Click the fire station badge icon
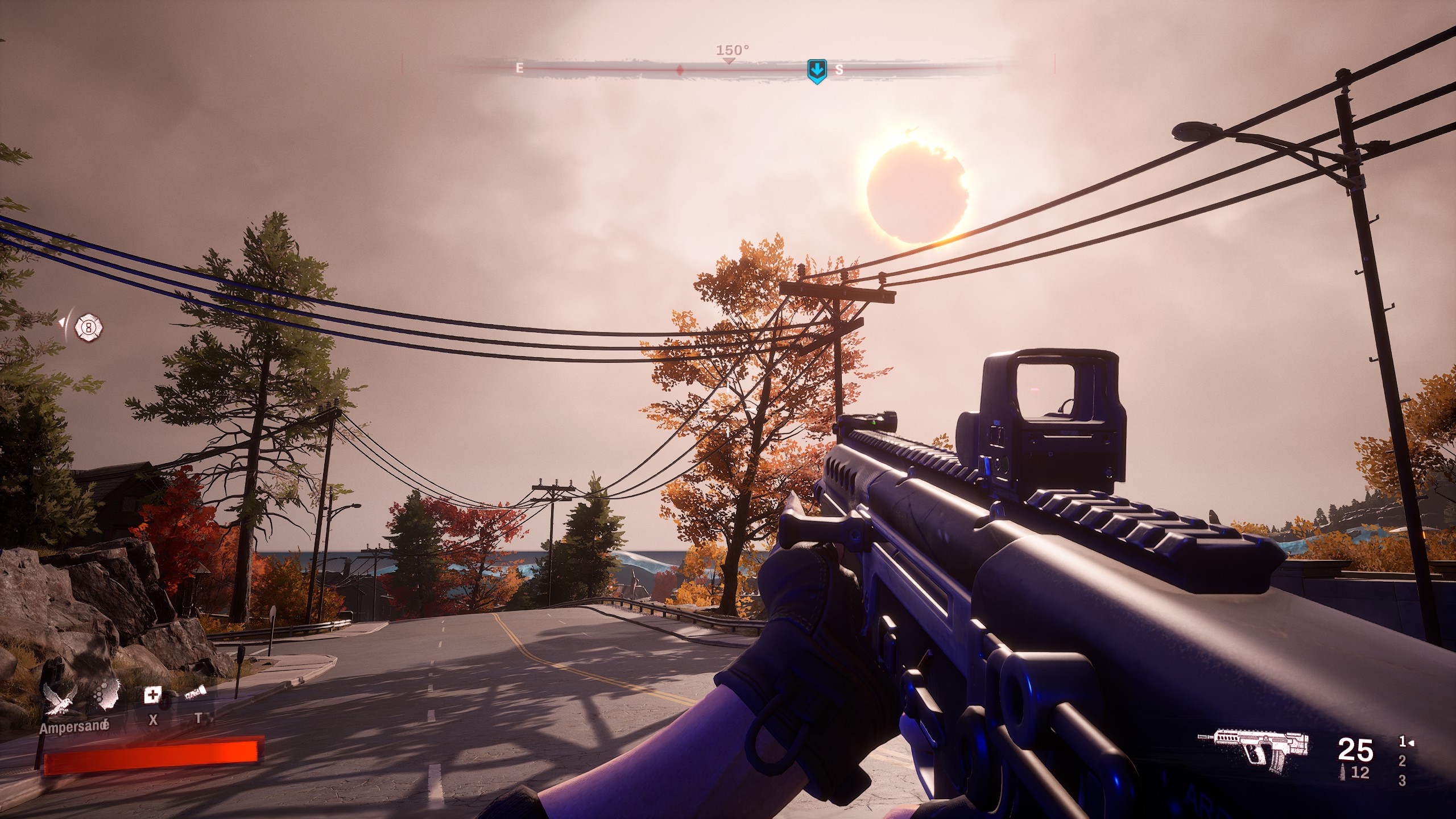 coord(88,328)
